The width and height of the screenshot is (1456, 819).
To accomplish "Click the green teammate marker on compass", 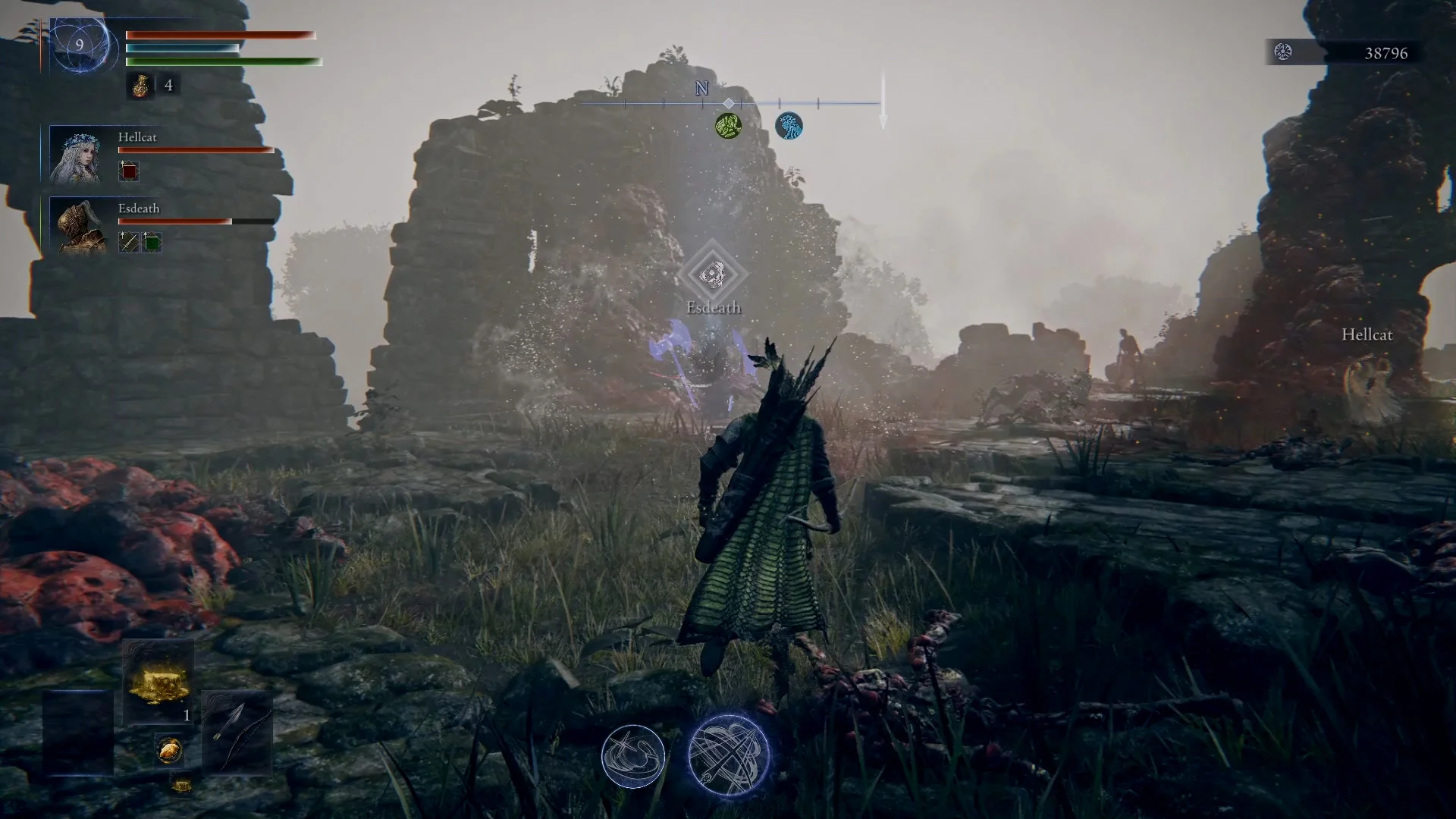I will coord(728,126).
